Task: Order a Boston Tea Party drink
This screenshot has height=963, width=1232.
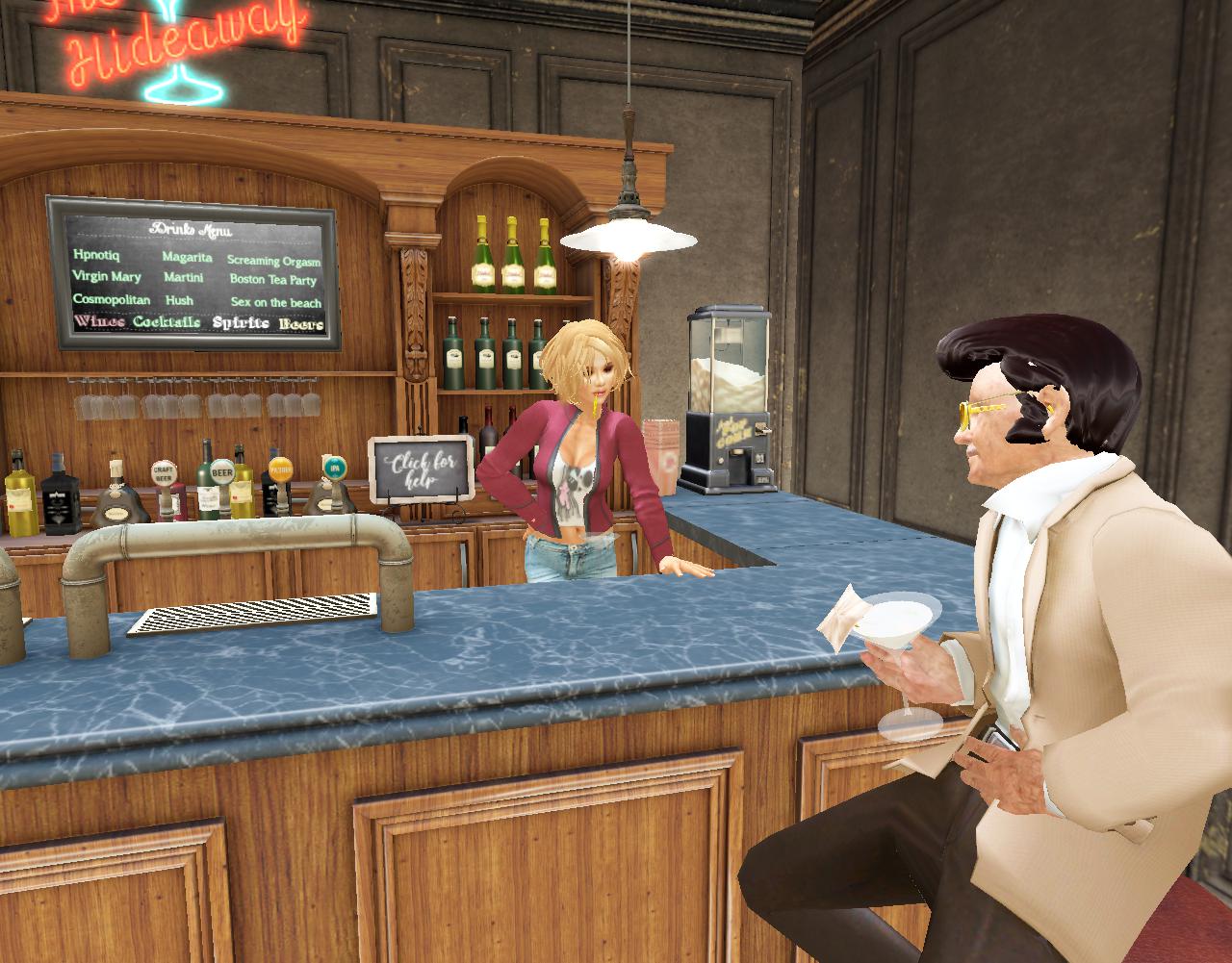Action: pos(272,280)
